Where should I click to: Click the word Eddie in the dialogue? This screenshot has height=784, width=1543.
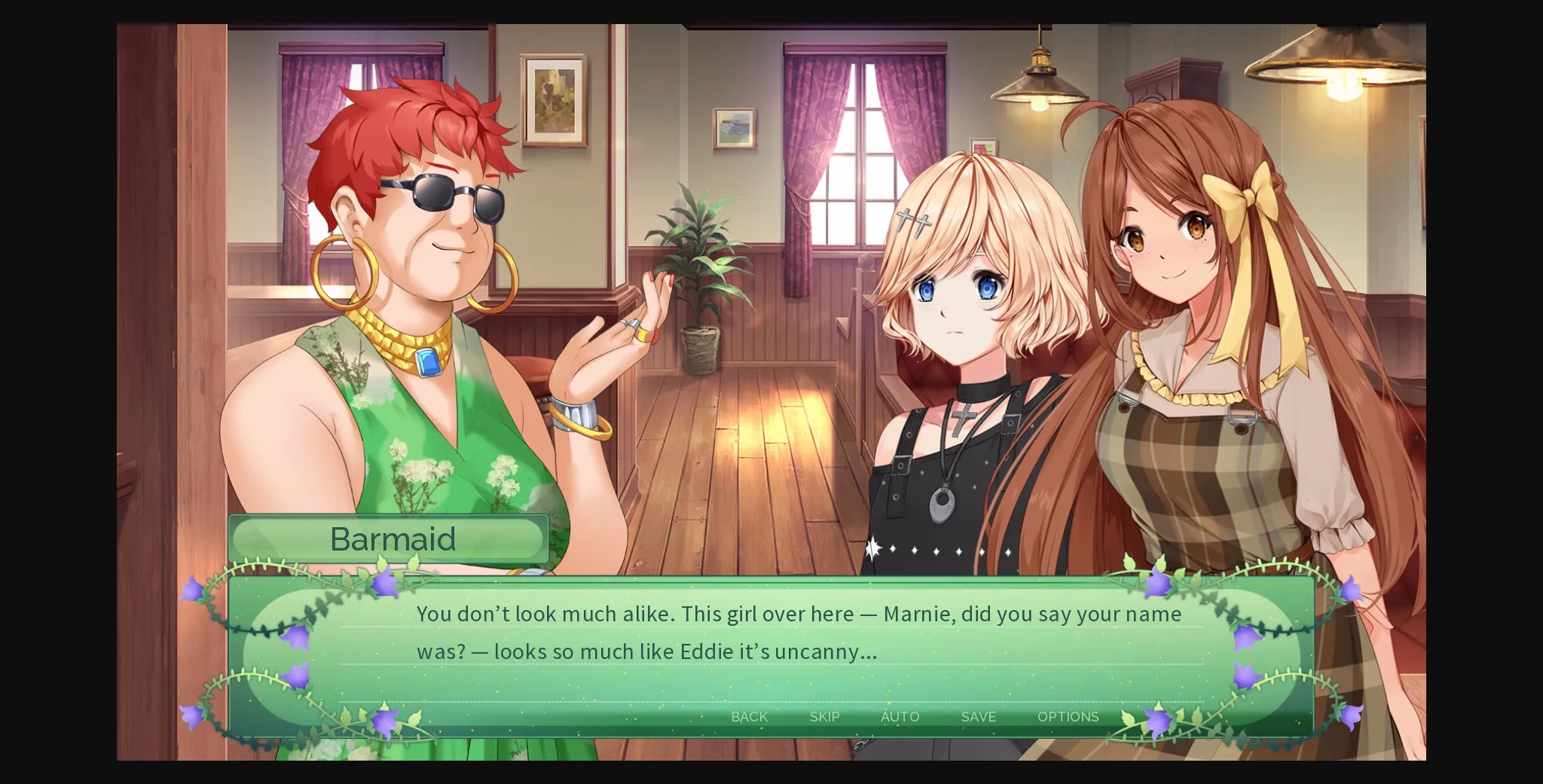[707, 652]
